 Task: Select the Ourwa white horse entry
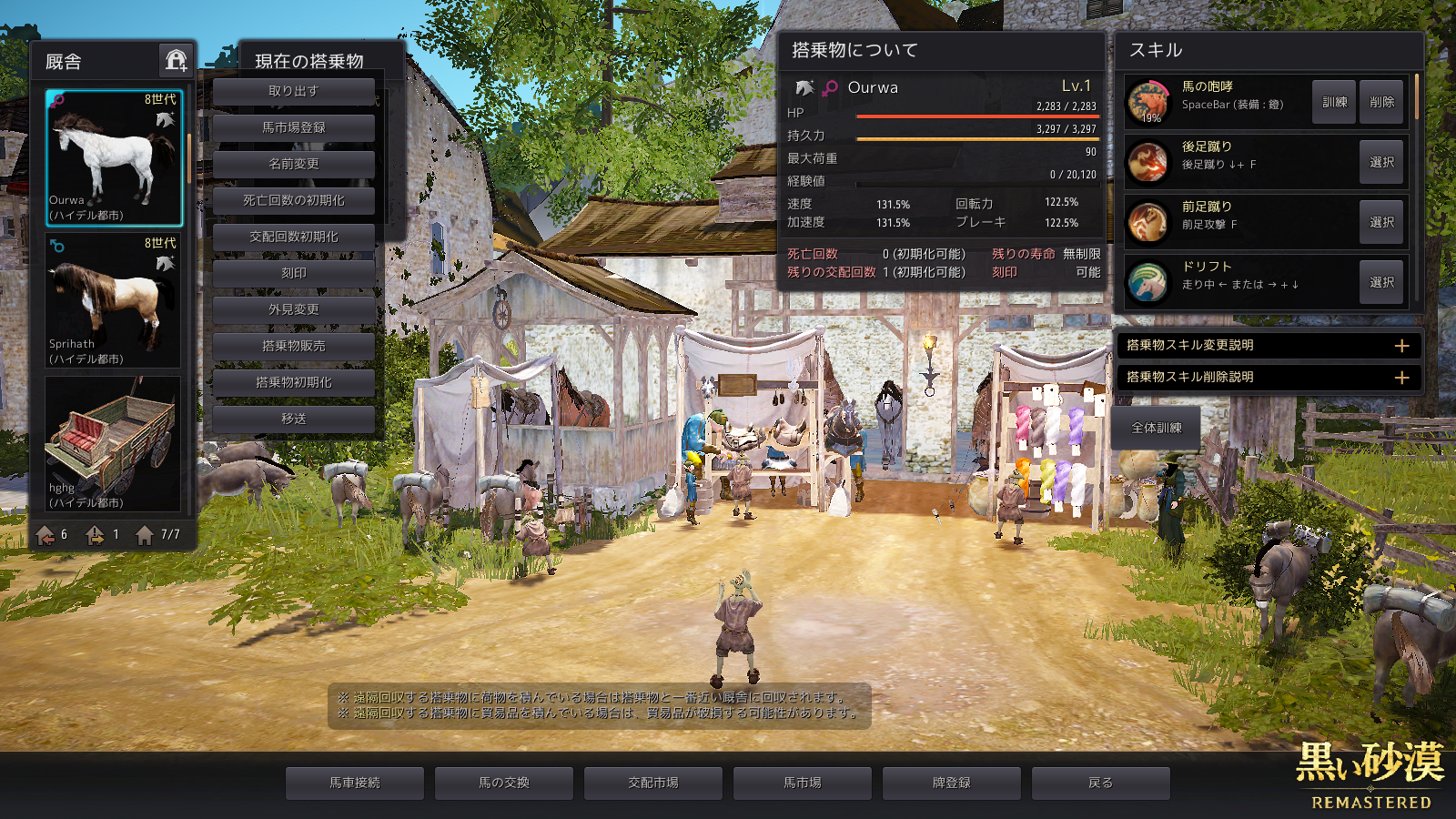tap(114, 157)
